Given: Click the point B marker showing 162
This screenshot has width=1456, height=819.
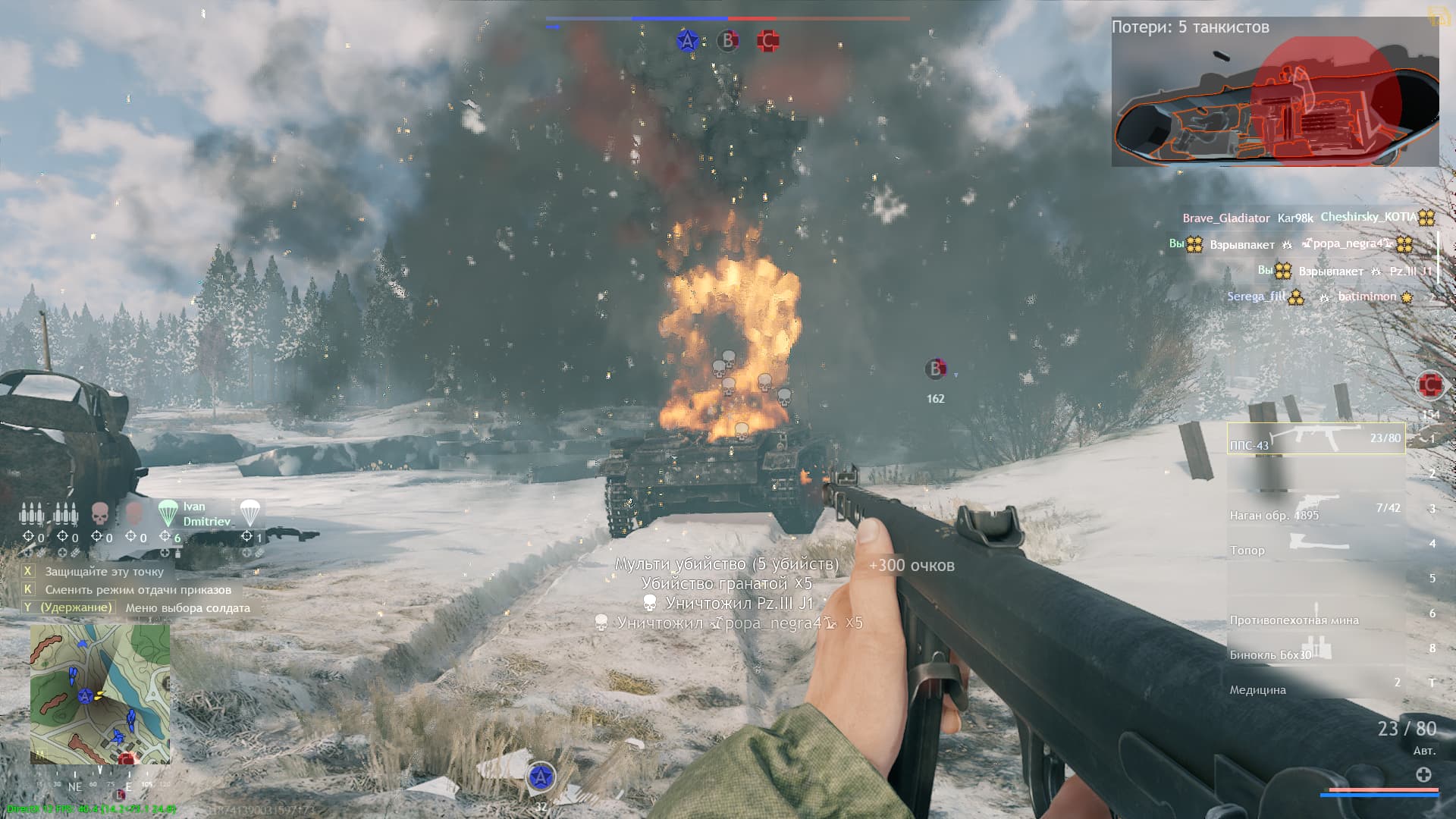Looking at the screenshot, I should tap(936, 369).
